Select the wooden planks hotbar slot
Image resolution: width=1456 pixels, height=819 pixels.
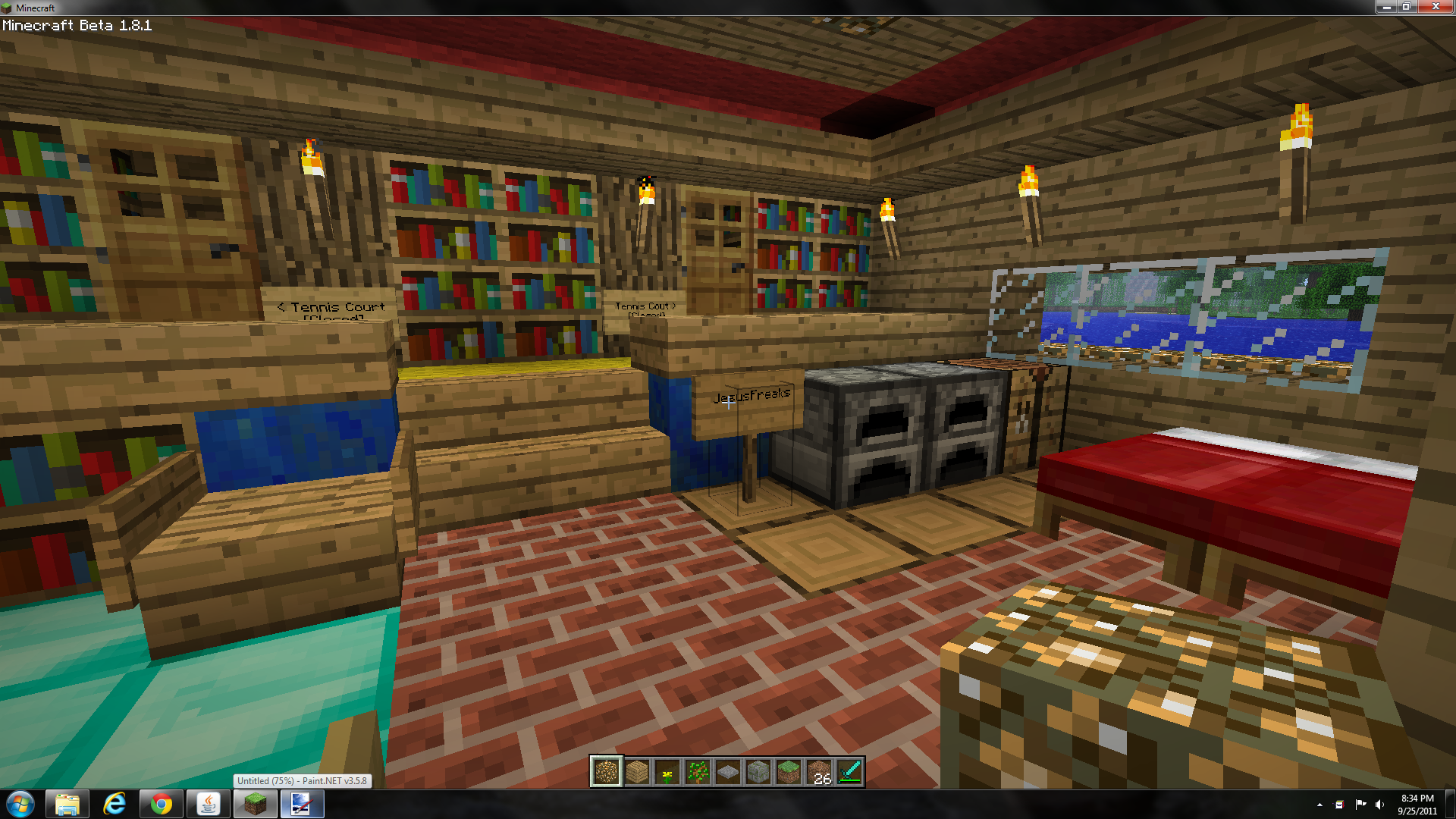637,772
